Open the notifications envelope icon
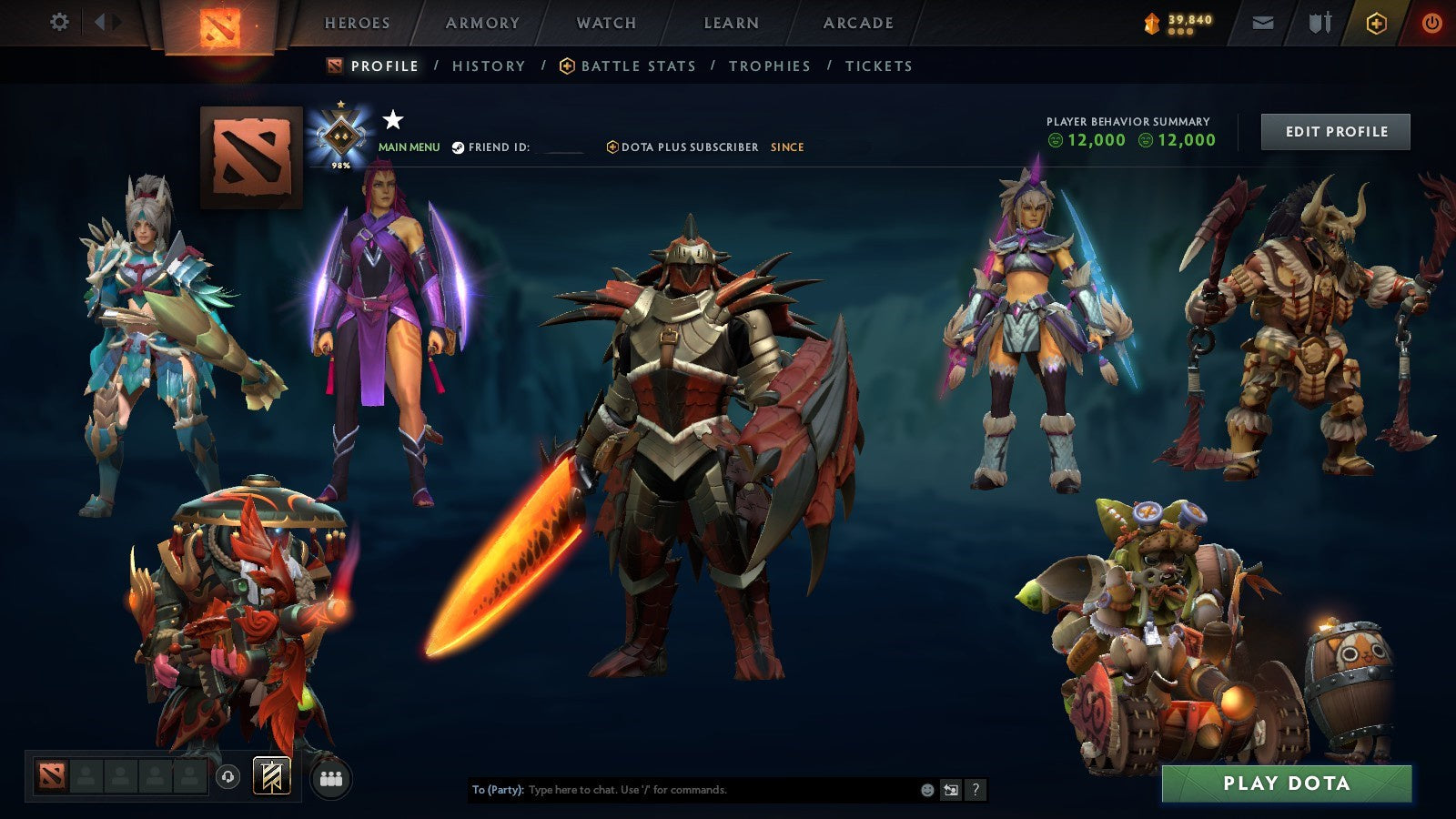 [1264, 22]
